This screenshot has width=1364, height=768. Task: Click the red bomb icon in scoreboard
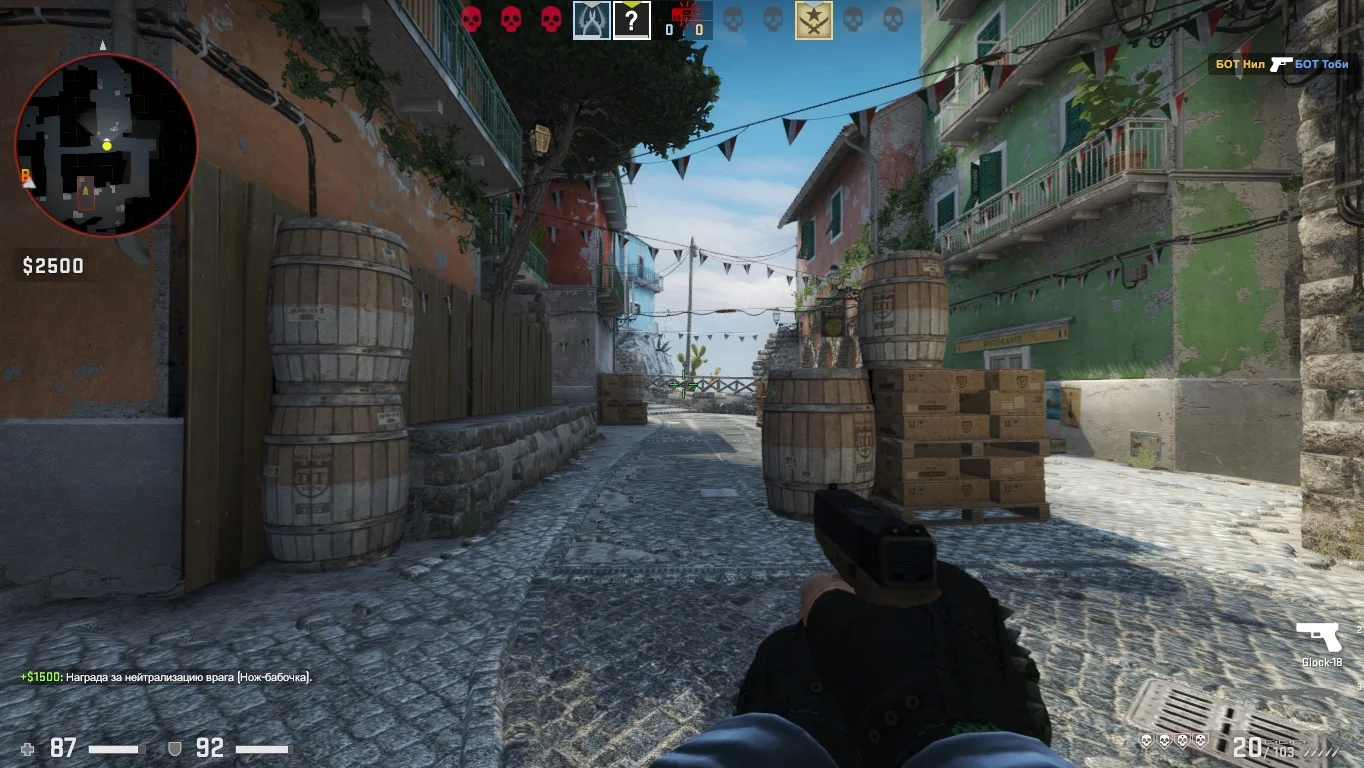[686, 13]
